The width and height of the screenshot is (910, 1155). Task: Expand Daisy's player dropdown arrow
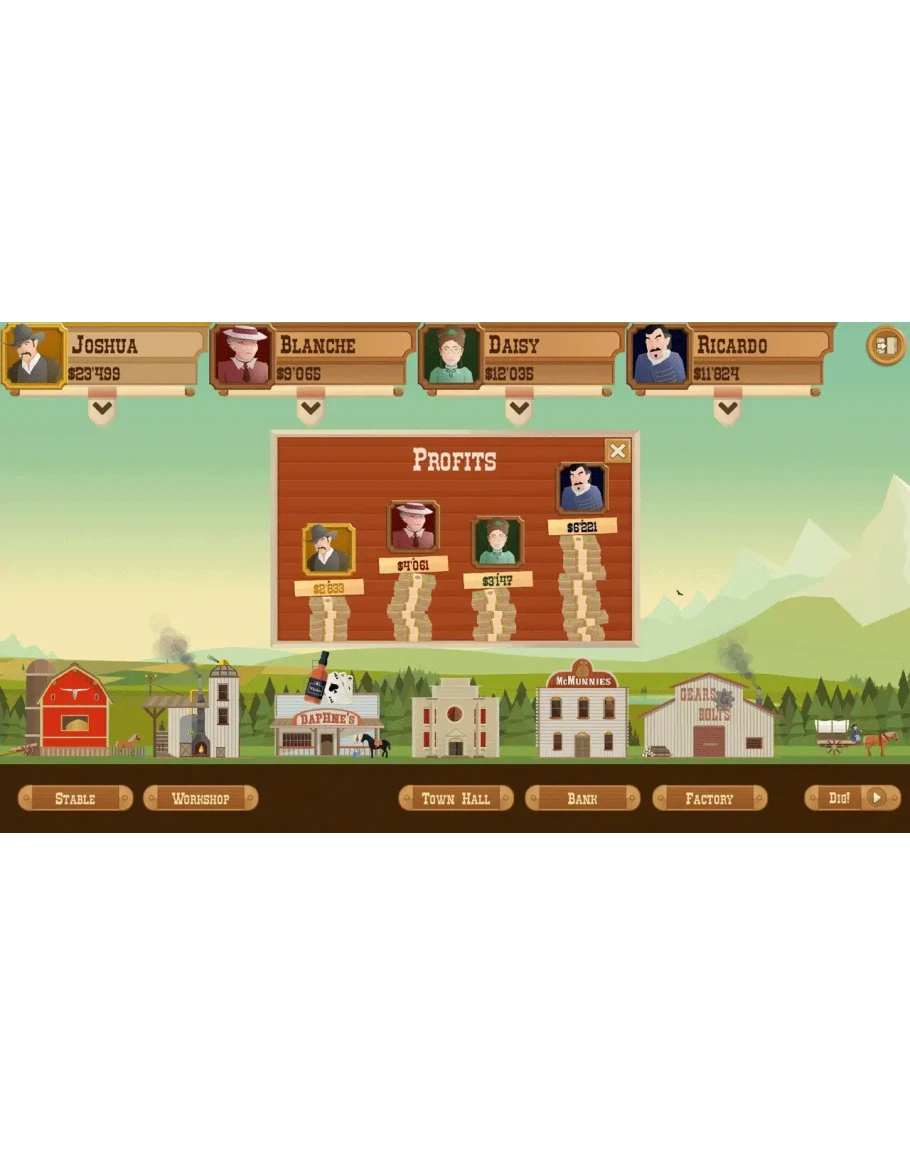click(518, 408)
